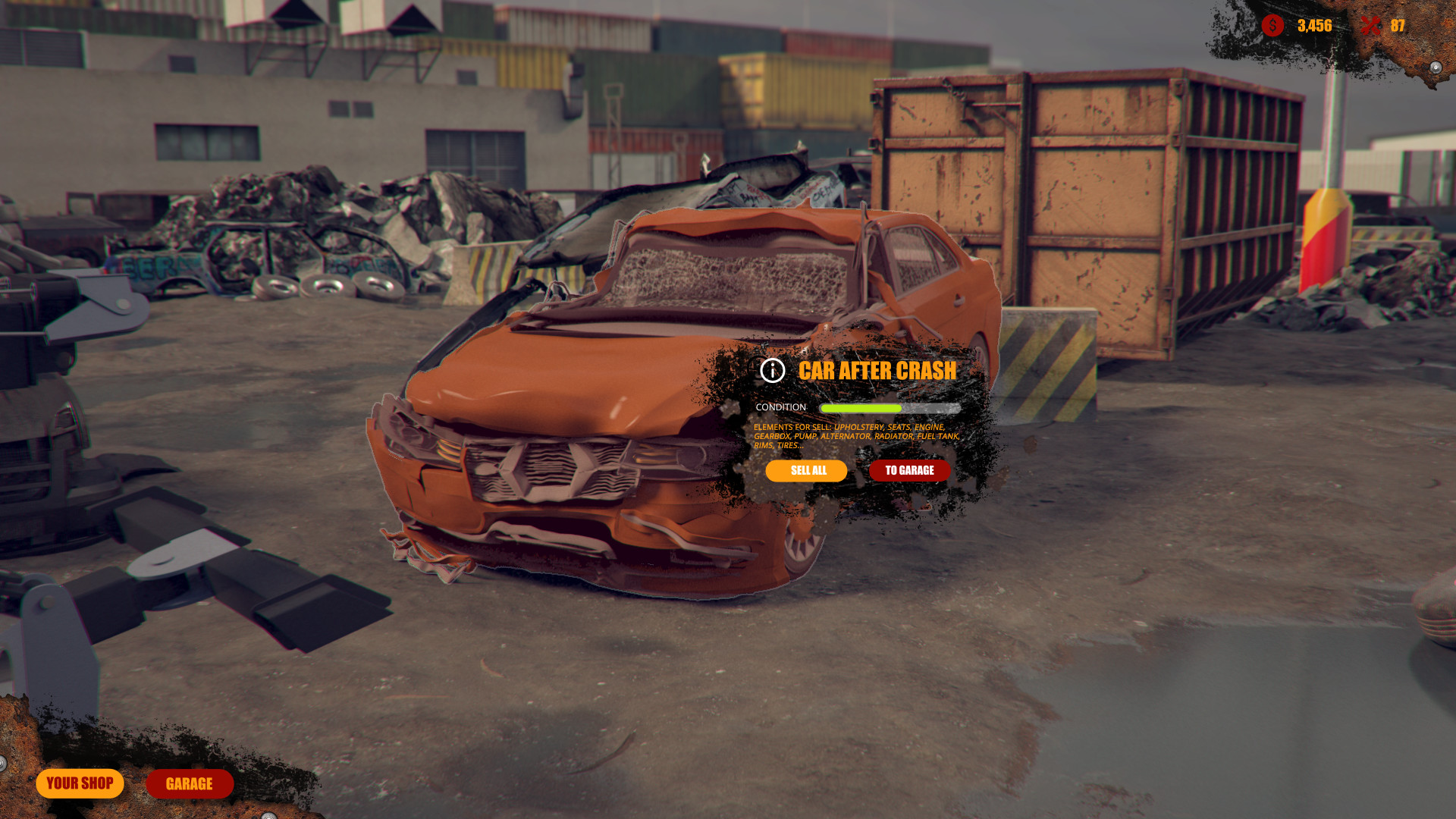Click the dollar sign inside the red circle
Viewport: 1456px width, 819px height.
coord(1272,25)
